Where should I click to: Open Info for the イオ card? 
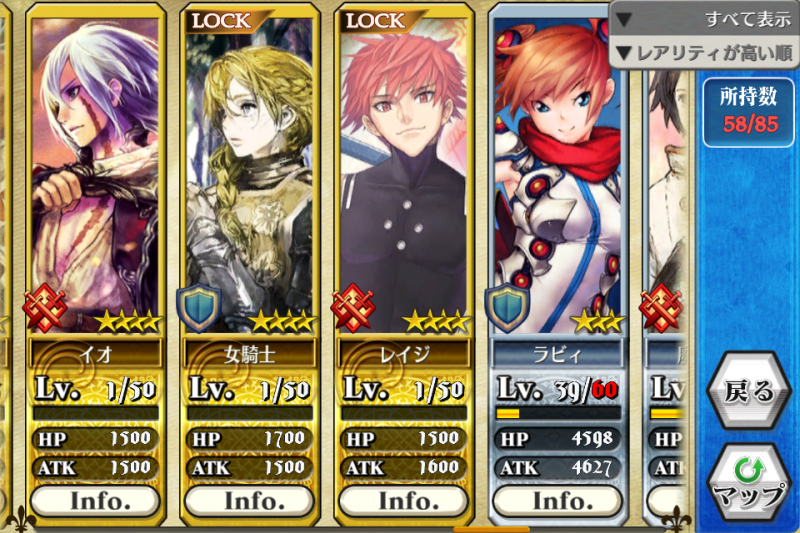point(95,500)
